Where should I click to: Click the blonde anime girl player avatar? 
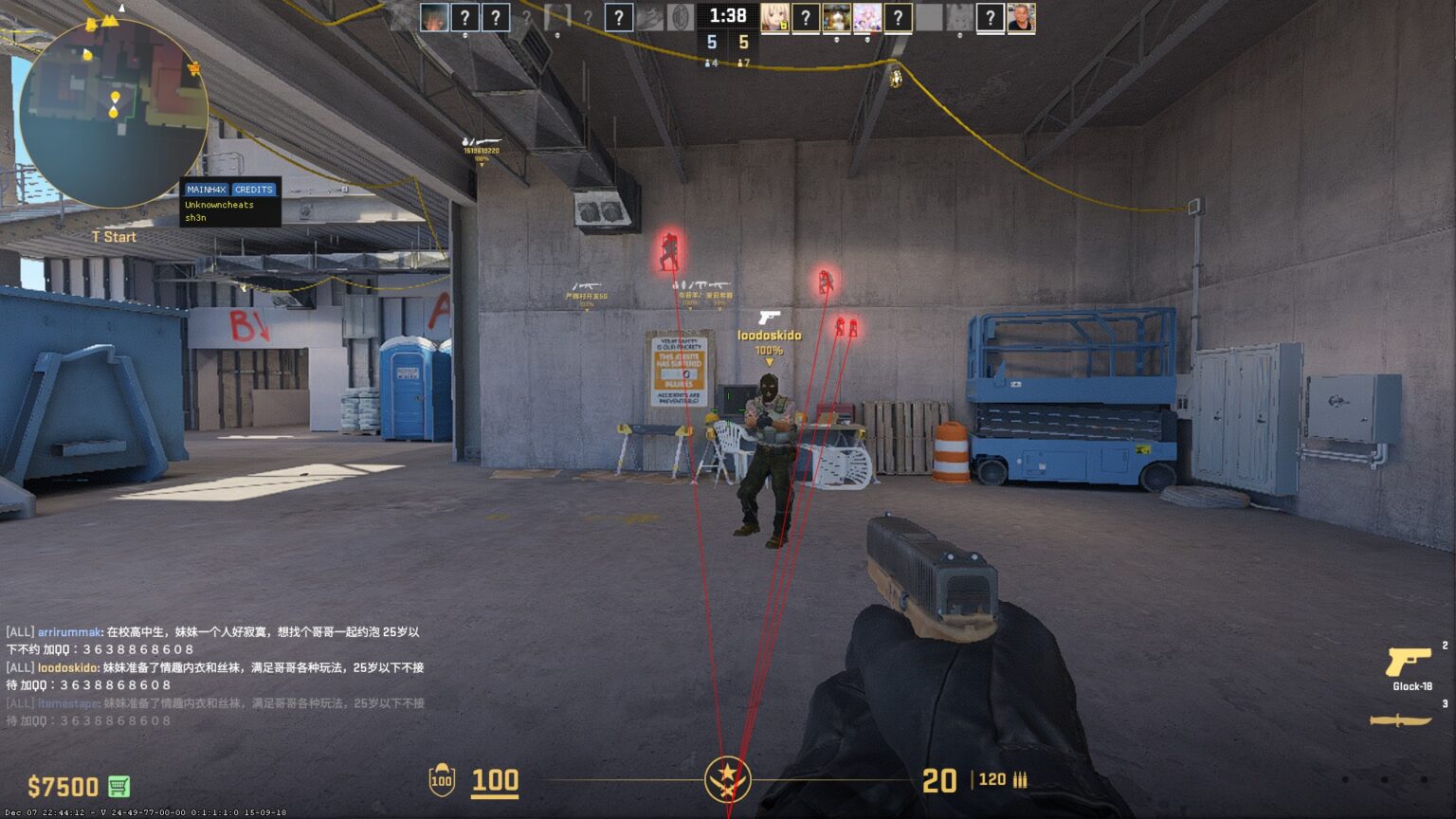tap(774, 18)
